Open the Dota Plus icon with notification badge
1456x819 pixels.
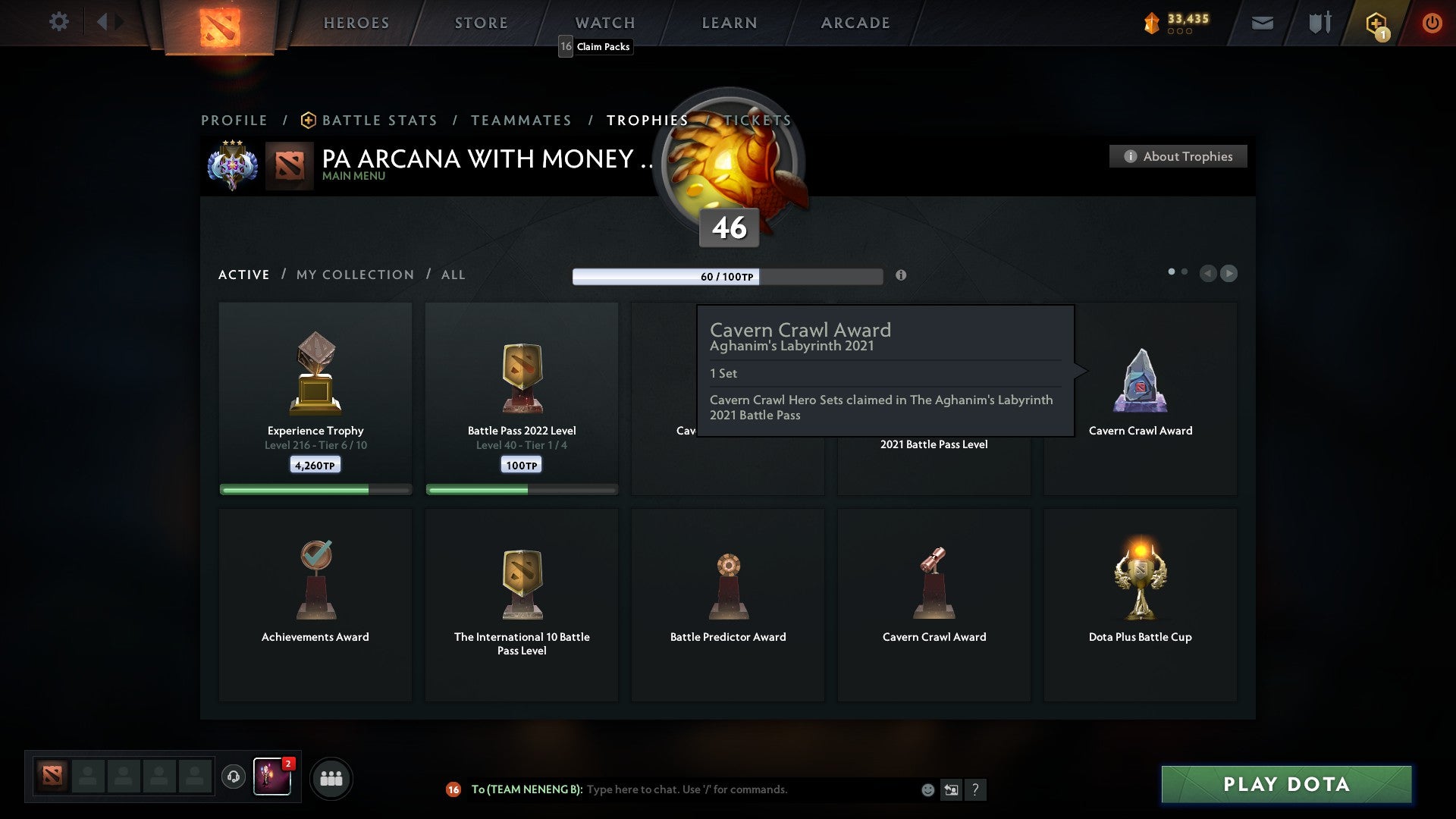pos(1376,22)
